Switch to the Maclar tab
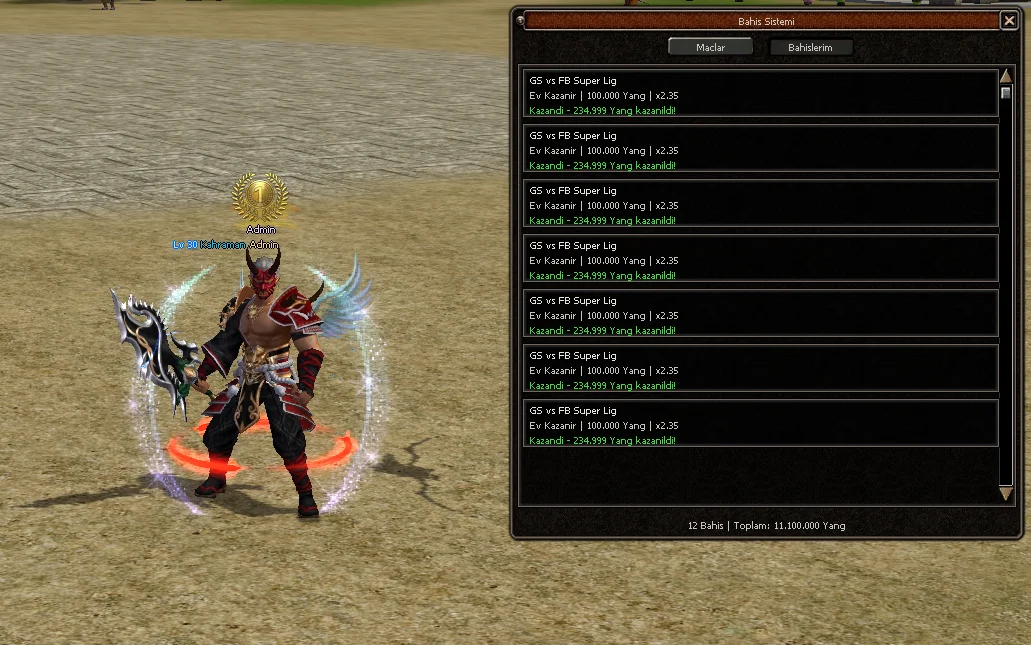 pyautogui.click(x=710, y=47)
